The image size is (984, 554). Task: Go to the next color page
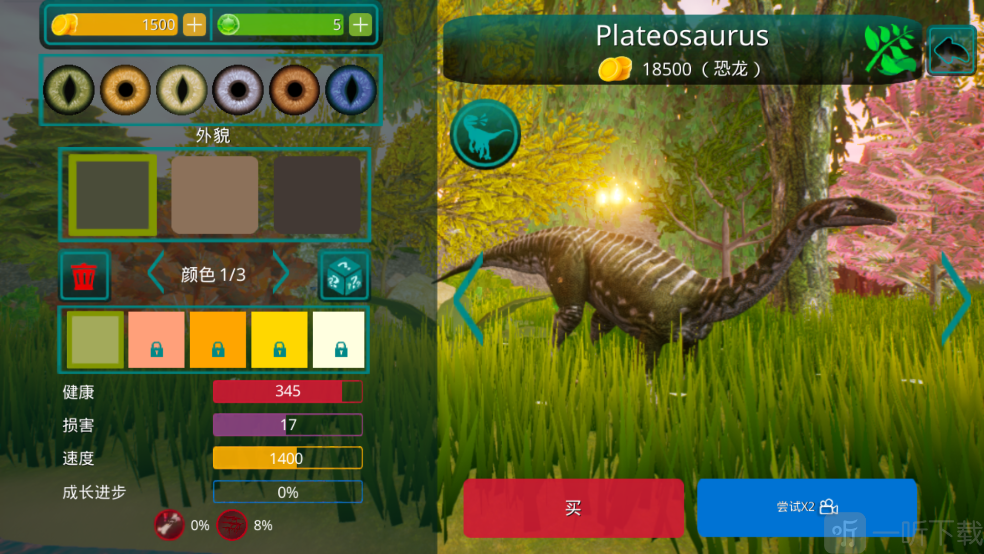point(281,274)
